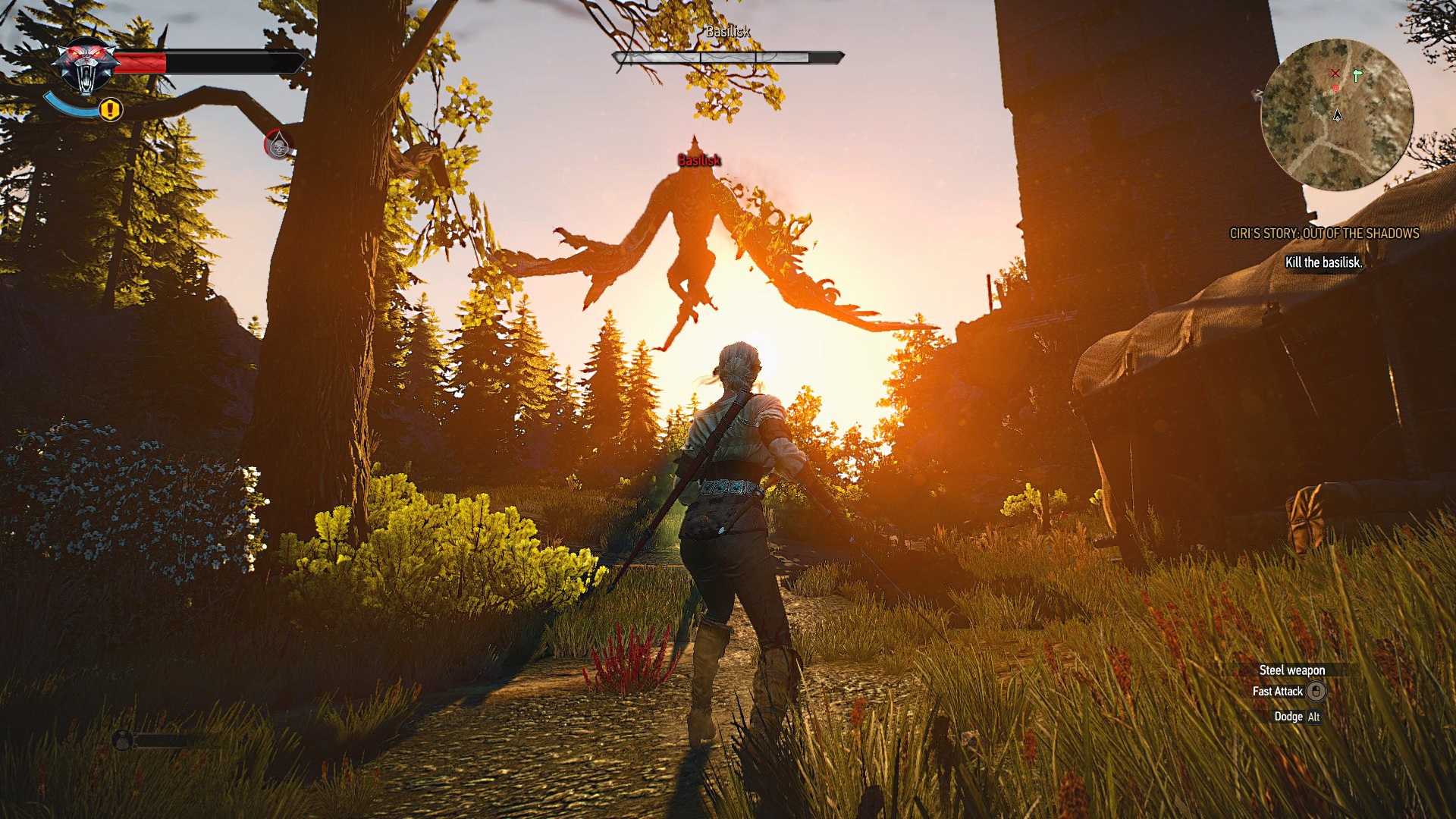The width and height of the screenshot is (1456, 819).
Task: Select the skull droplet status effect icon
Action: [278, 144]
